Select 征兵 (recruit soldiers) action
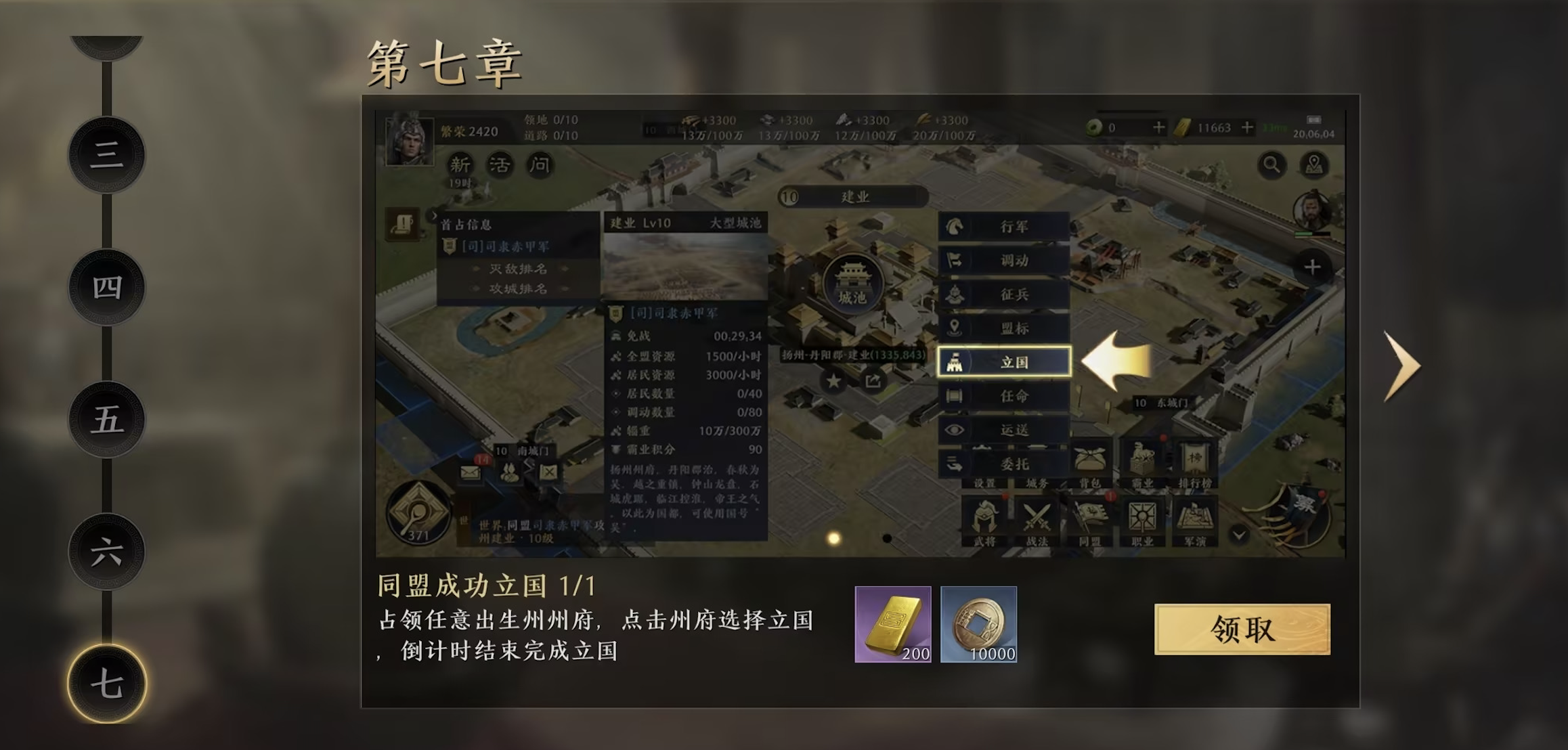The image size is (1568, 750). (x=1005, y=294)
